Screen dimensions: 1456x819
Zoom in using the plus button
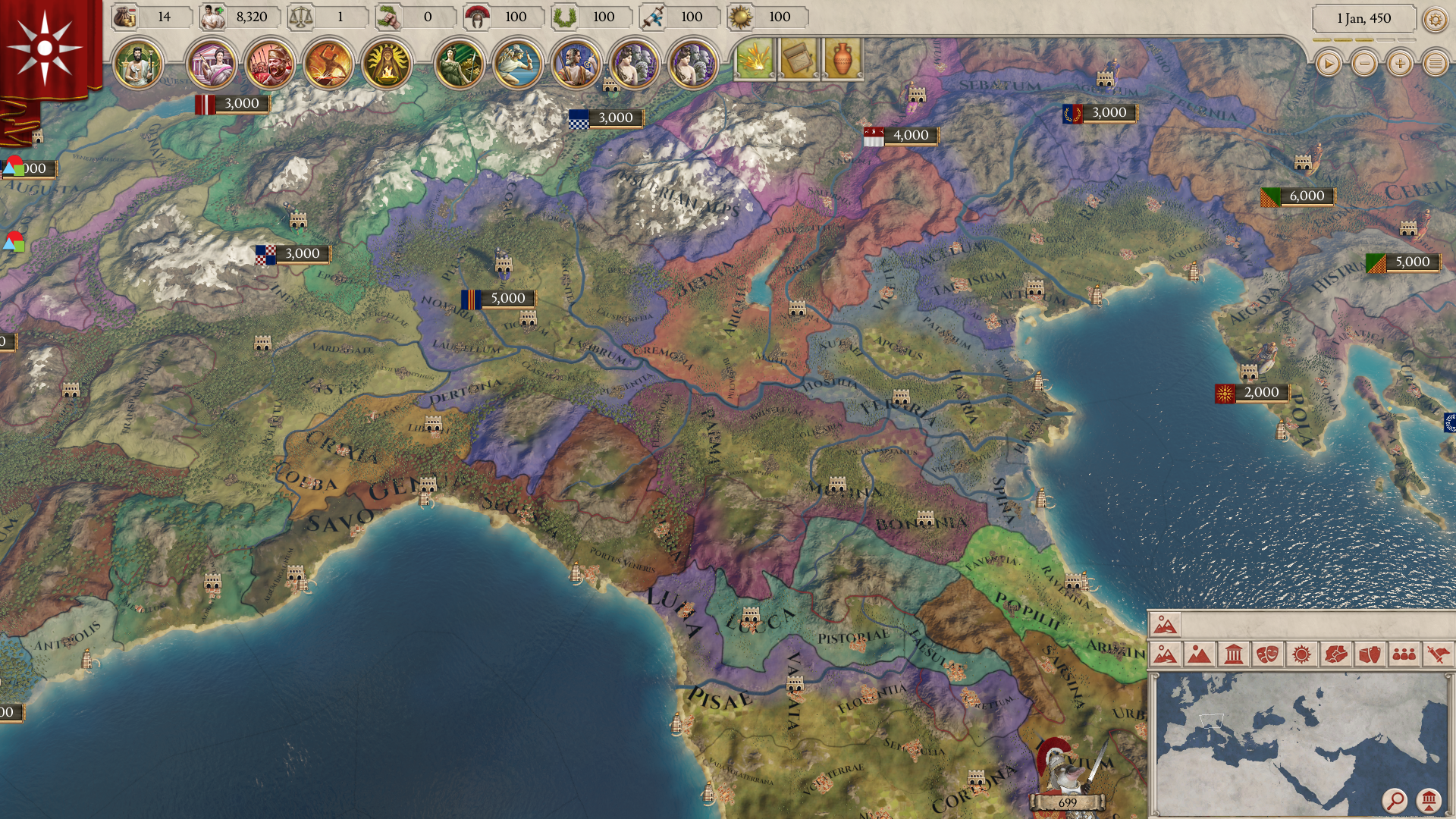[1400, 64]
